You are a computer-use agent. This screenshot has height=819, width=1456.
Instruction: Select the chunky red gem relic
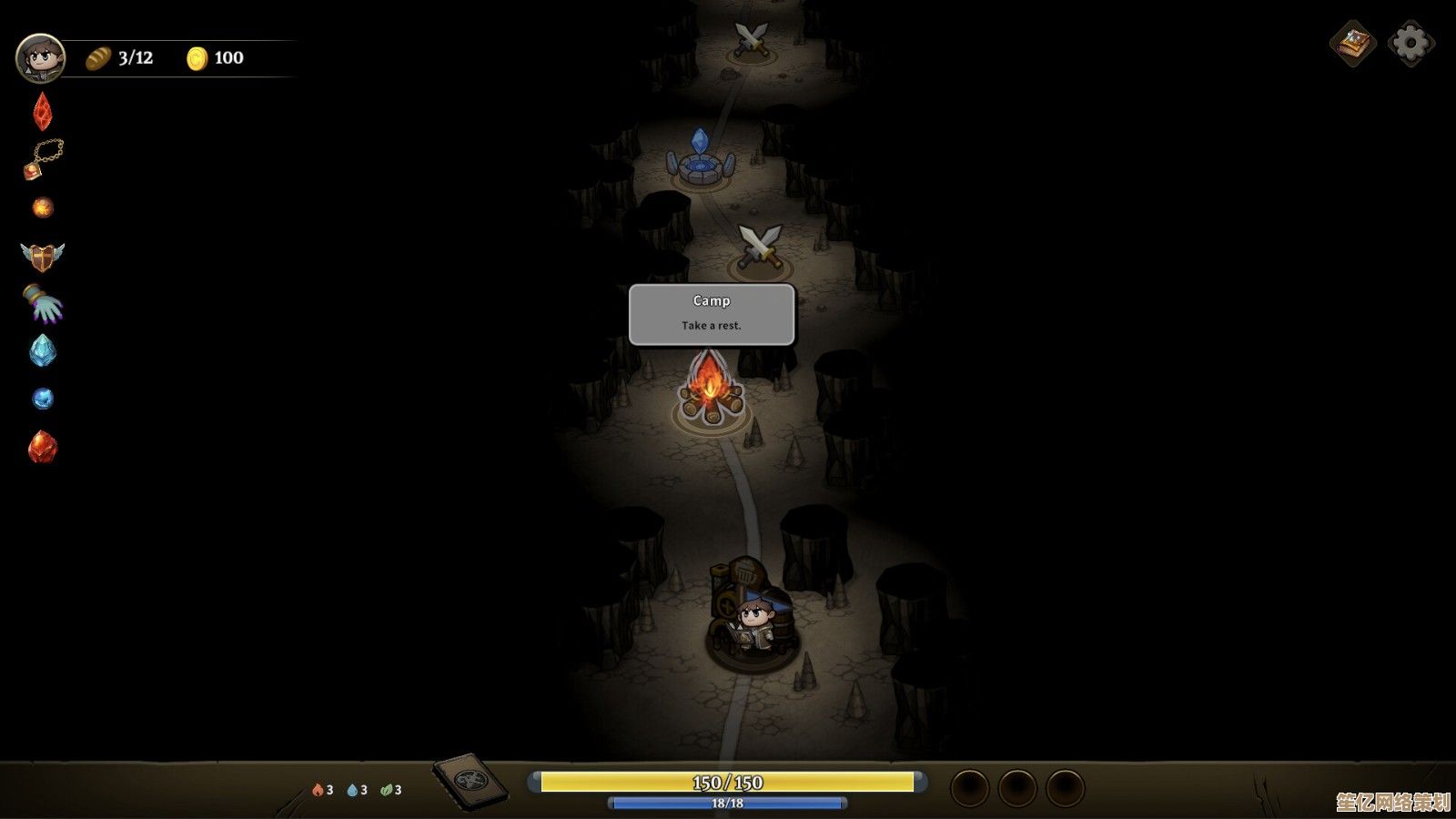pos(43,447)
